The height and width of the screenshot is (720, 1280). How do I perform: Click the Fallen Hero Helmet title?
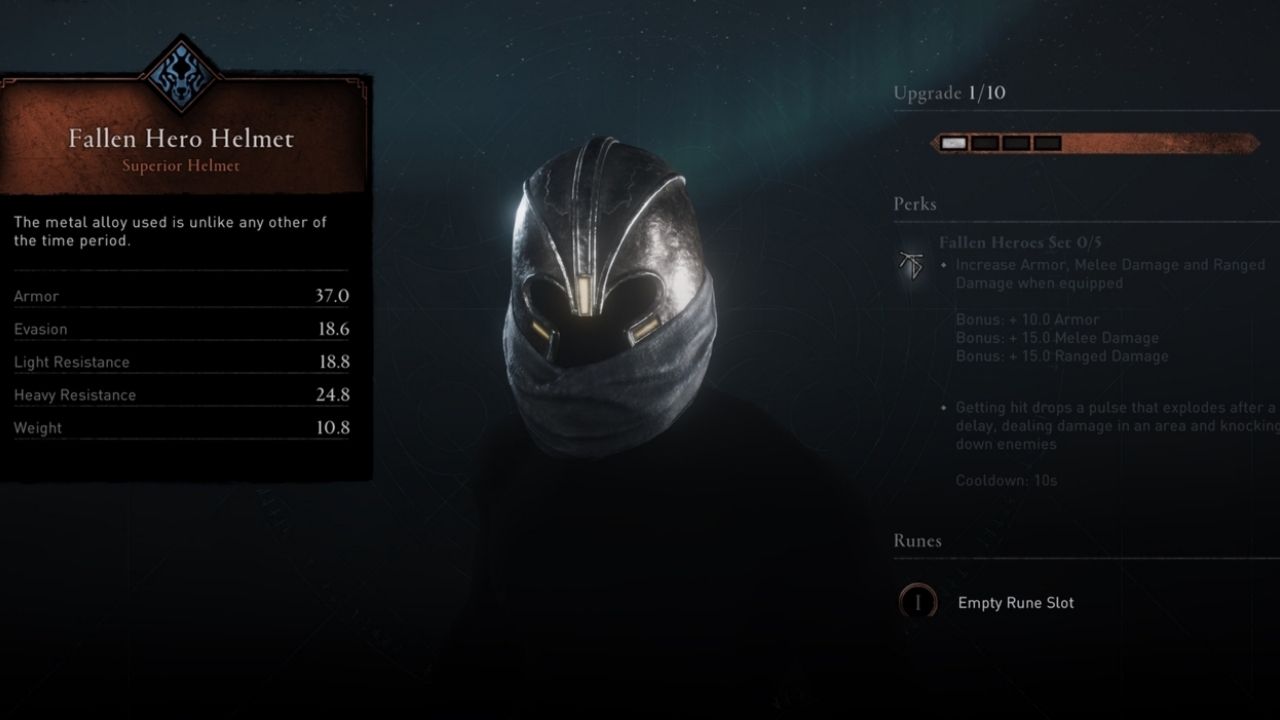(180, 139)
